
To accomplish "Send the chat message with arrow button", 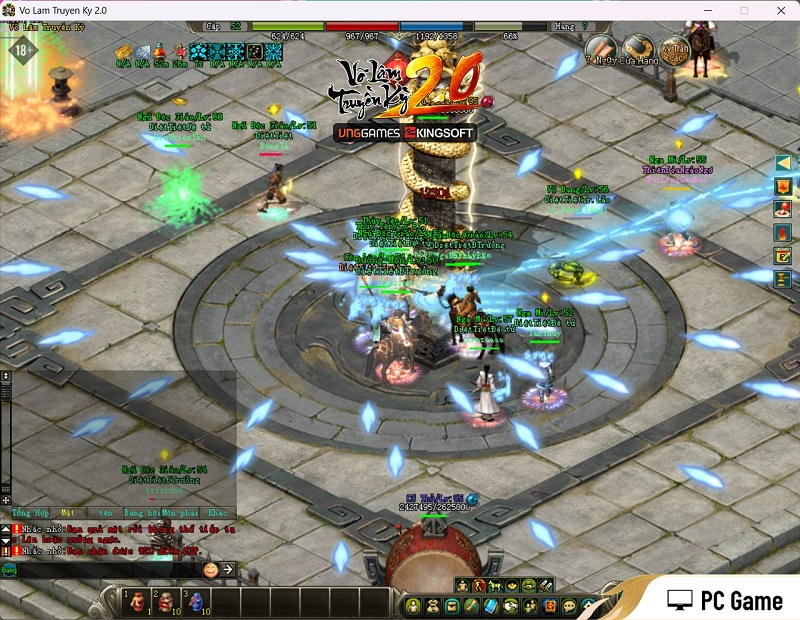I will pos(228,569).
